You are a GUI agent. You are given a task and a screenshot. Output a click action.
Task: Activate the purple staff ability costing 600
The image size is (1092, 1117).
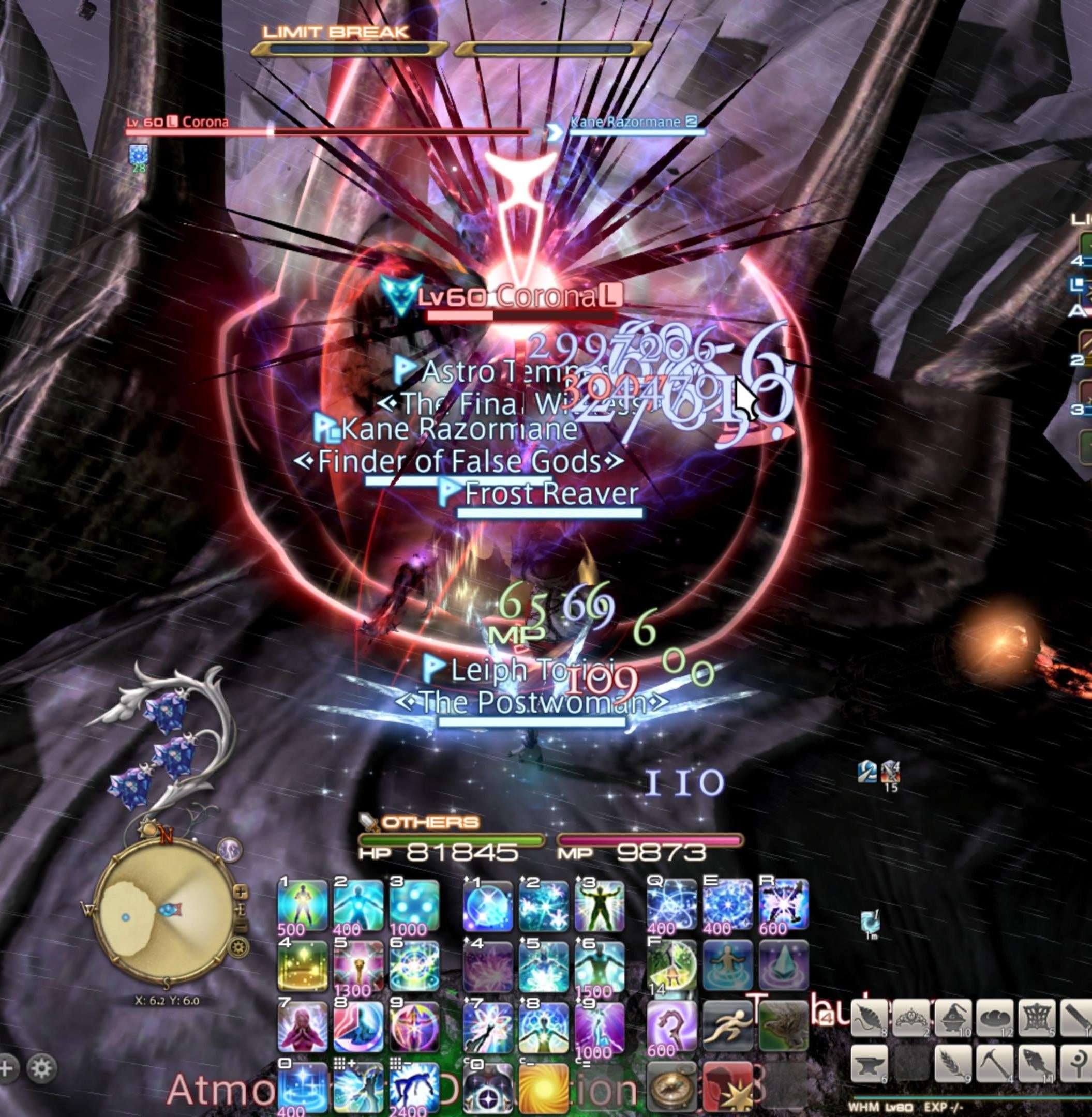[x=671, y=1027]
